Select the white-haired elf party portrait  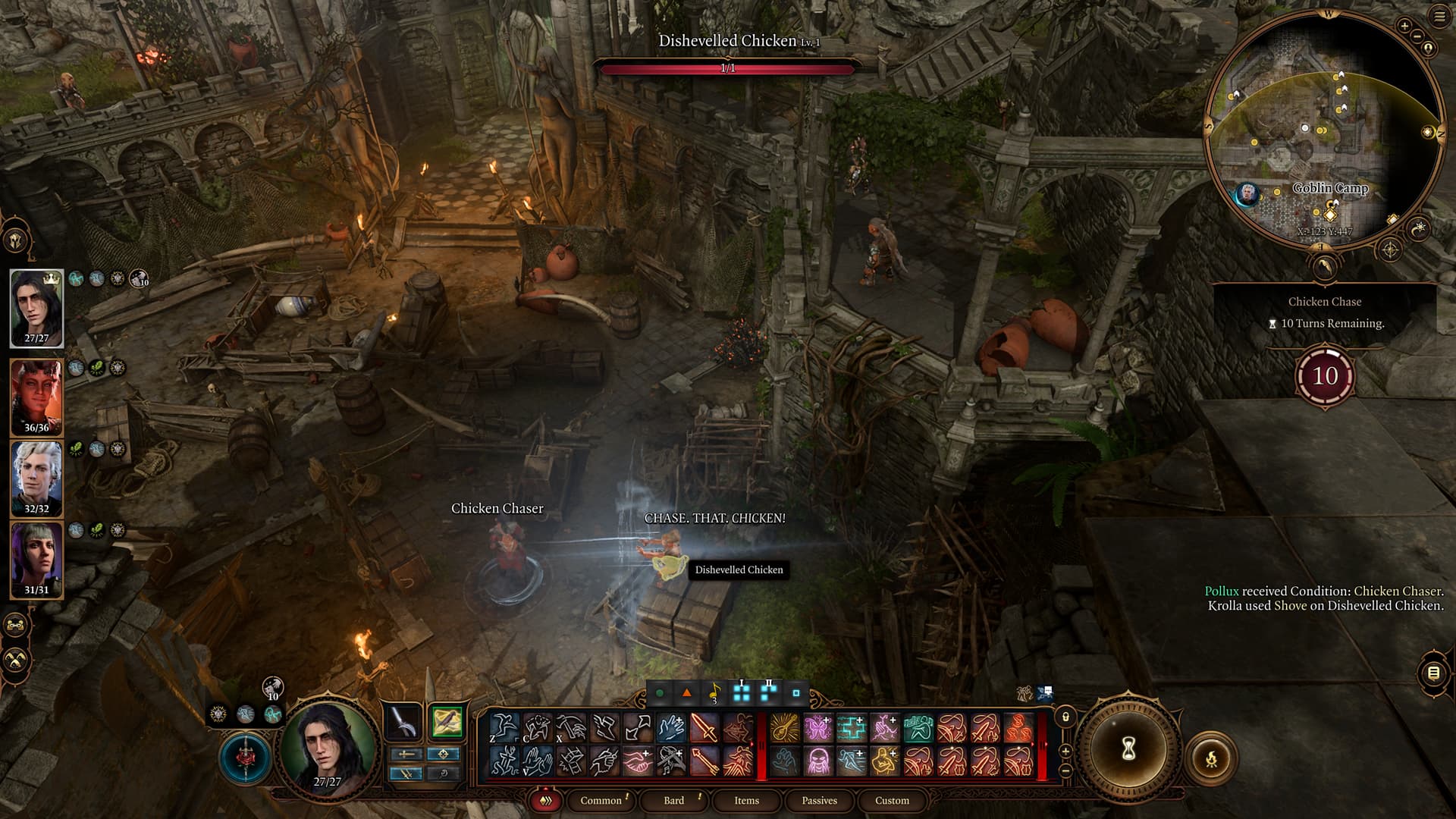[36, 478]
